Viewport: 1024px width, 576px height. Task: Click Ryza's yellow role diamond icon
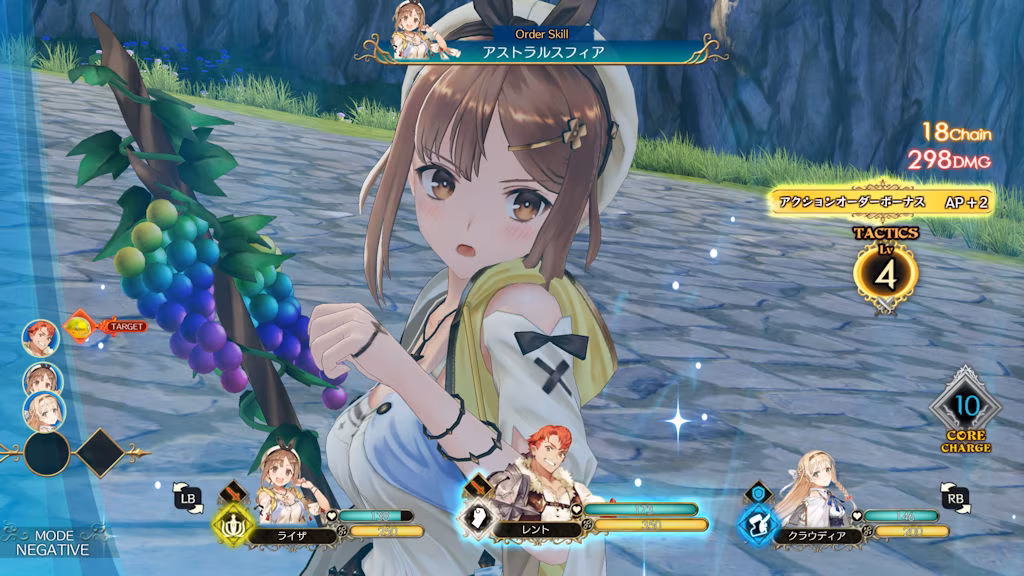click(233, 520)
